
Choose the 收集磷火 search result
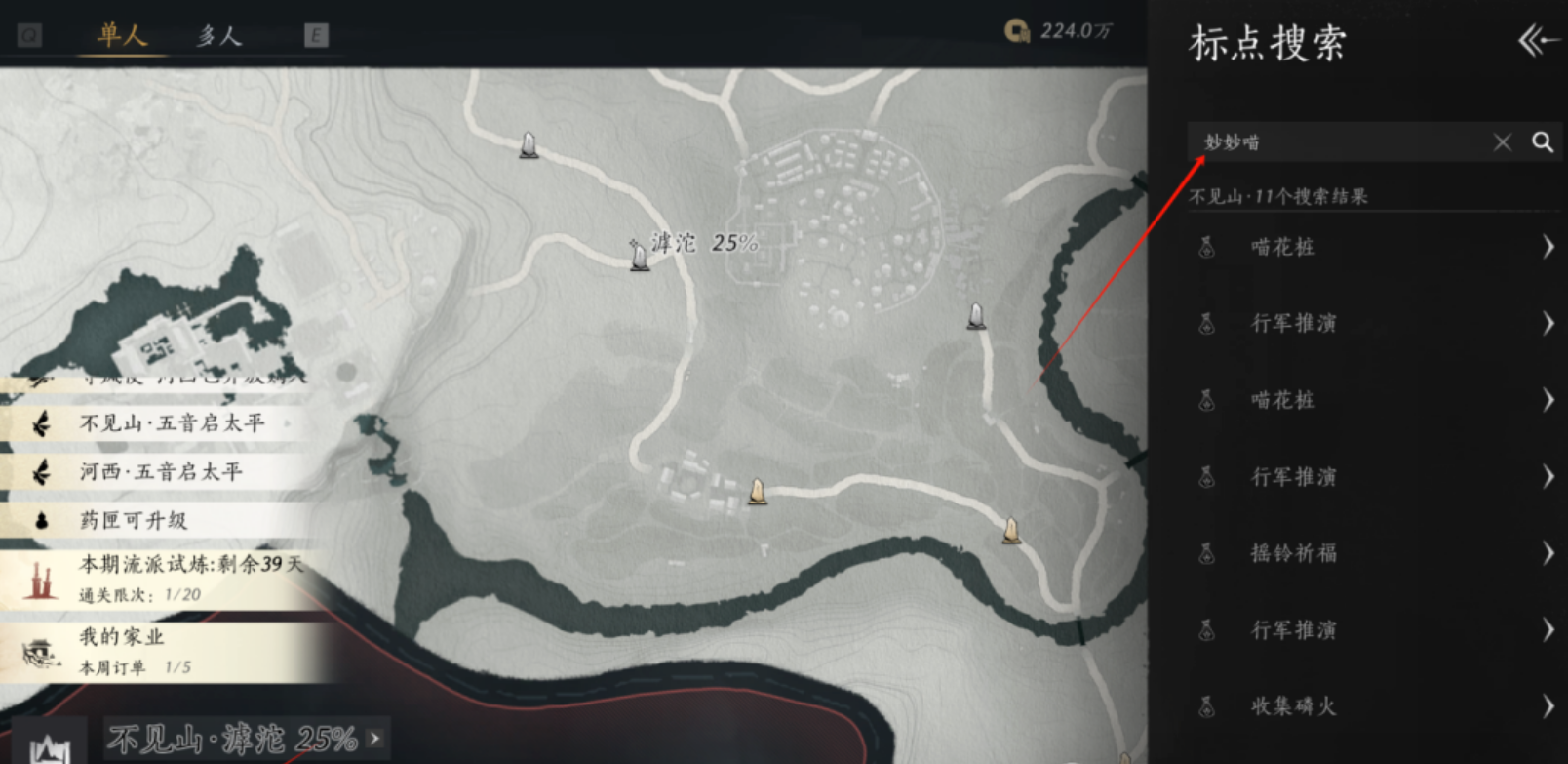tap(1373, 706)
